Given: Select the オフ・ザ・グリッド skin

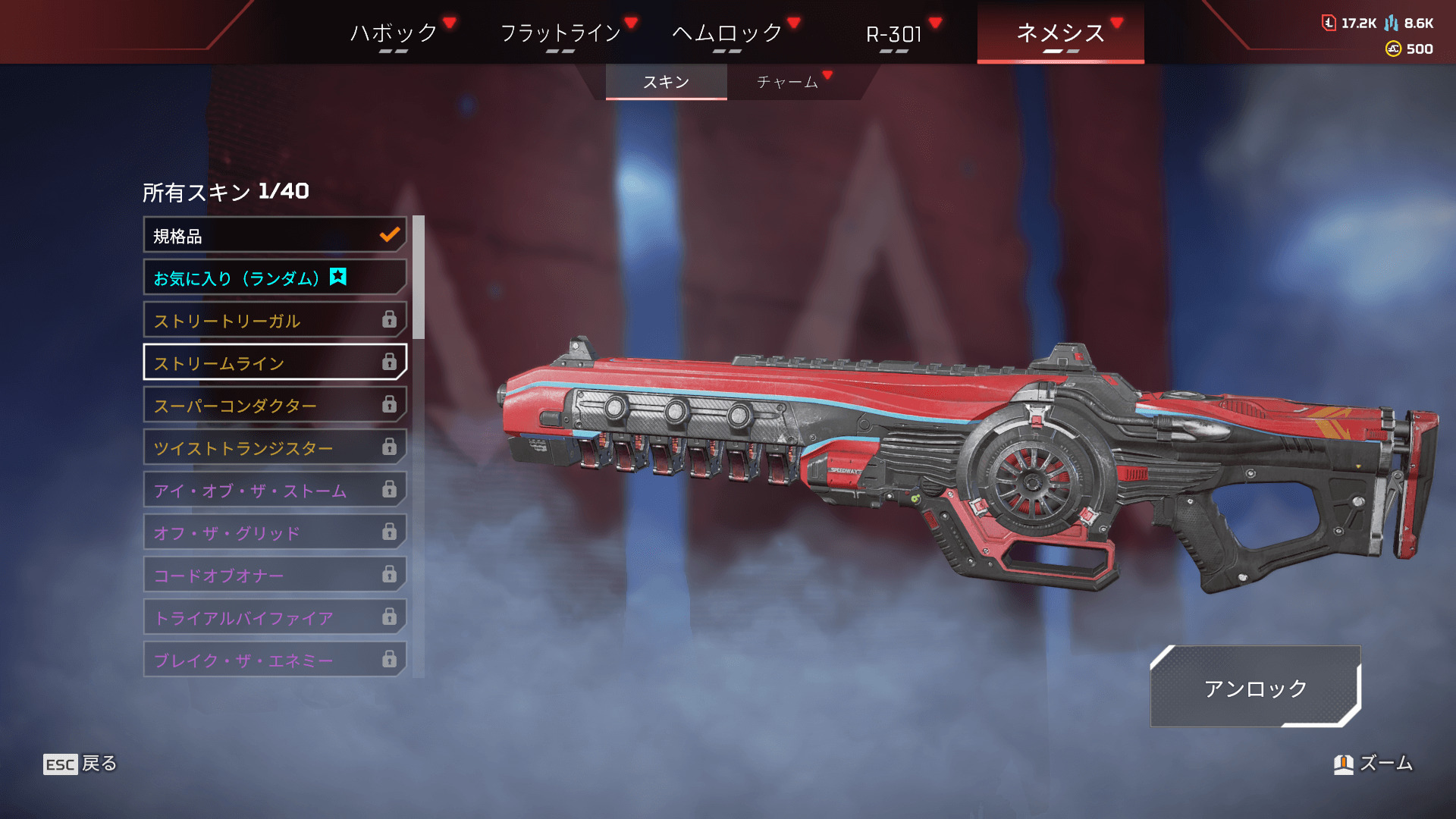Looking at the screenshot, I should pyautogui.click(x=275, y=533).
